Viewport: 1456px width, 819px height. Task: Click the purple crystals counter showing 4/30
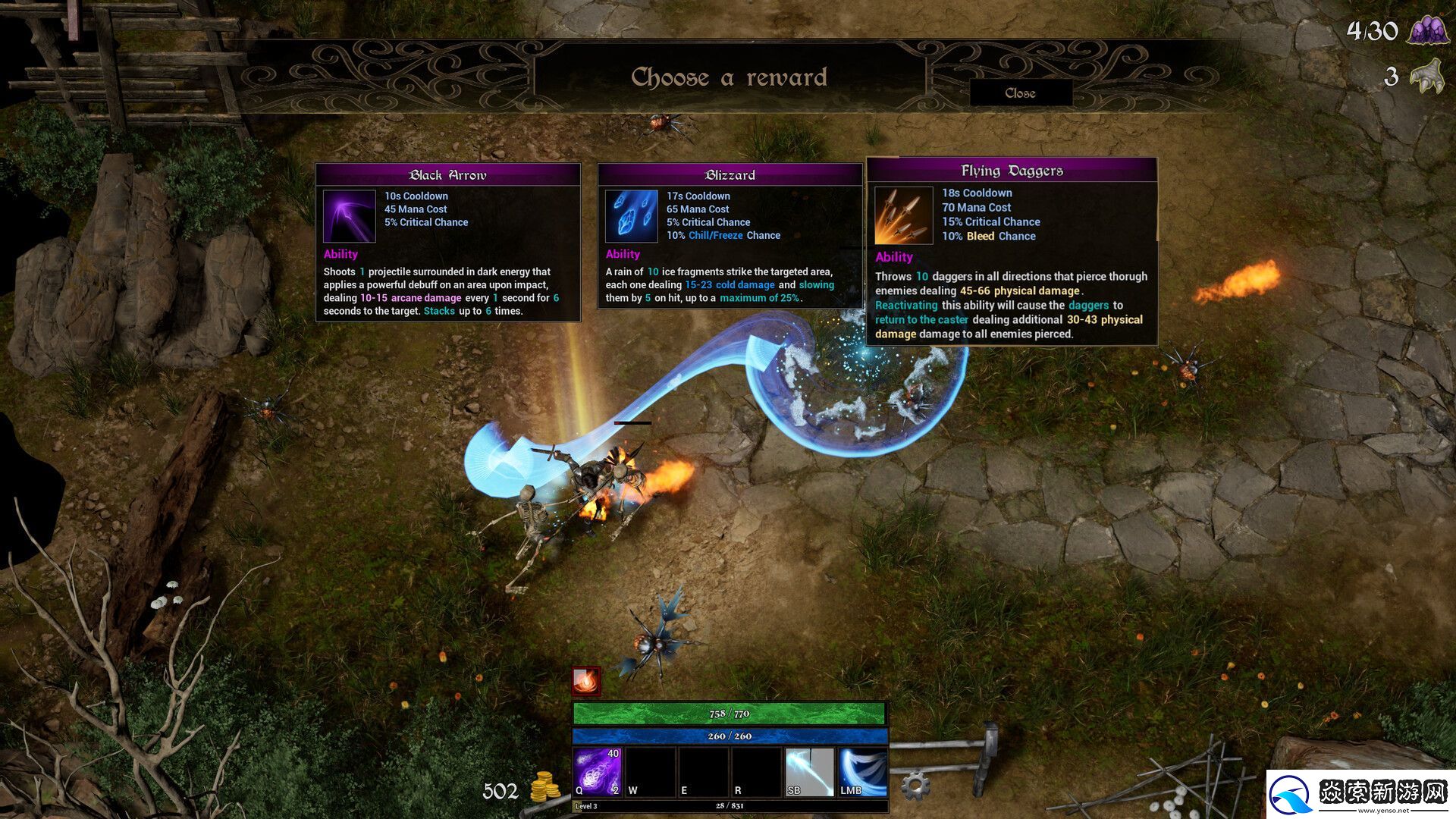point(1429,32)
